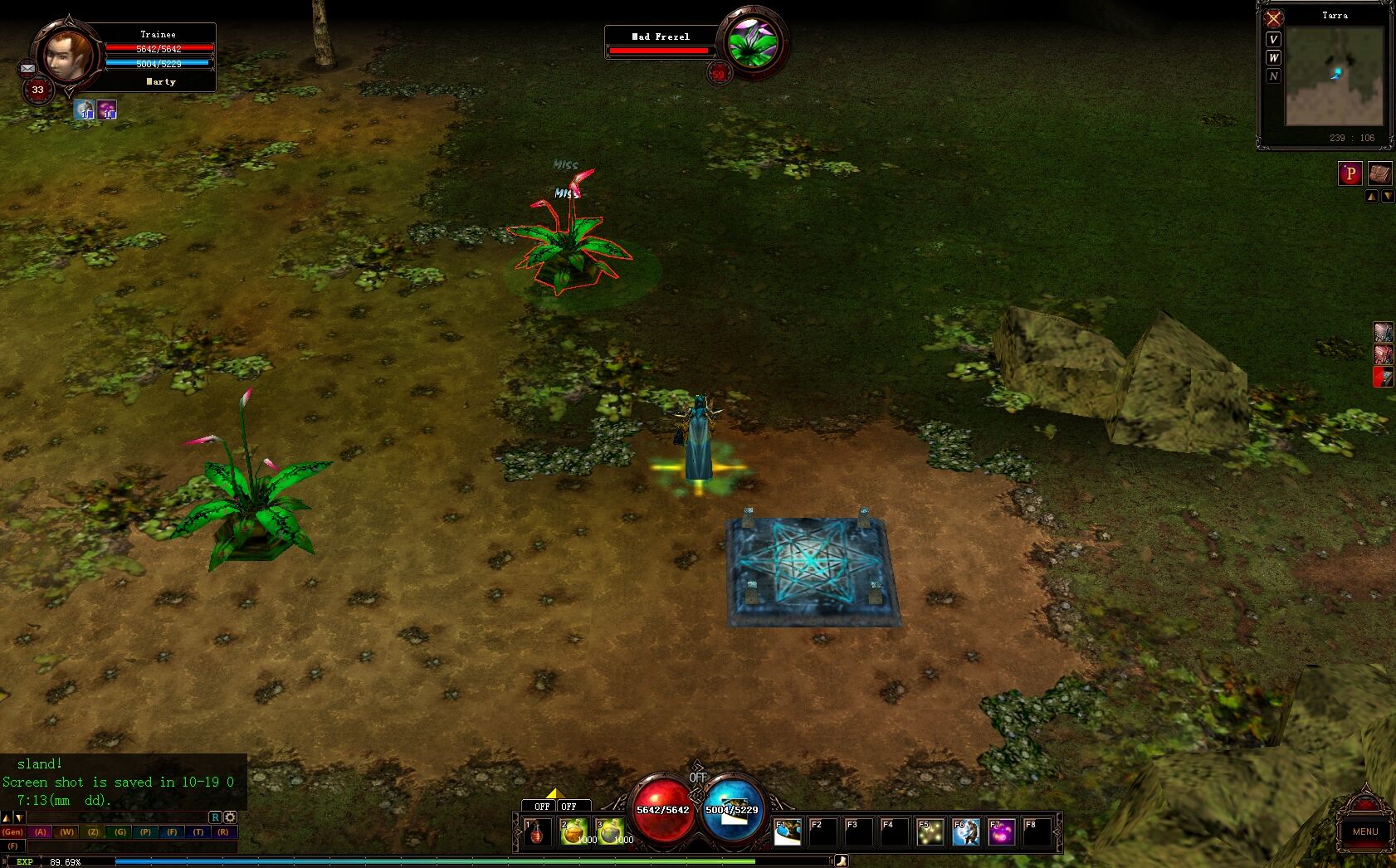Select the Mad Frezel target portrait
The height and width of the screenshot is (868, 1396).
point(752,41)
